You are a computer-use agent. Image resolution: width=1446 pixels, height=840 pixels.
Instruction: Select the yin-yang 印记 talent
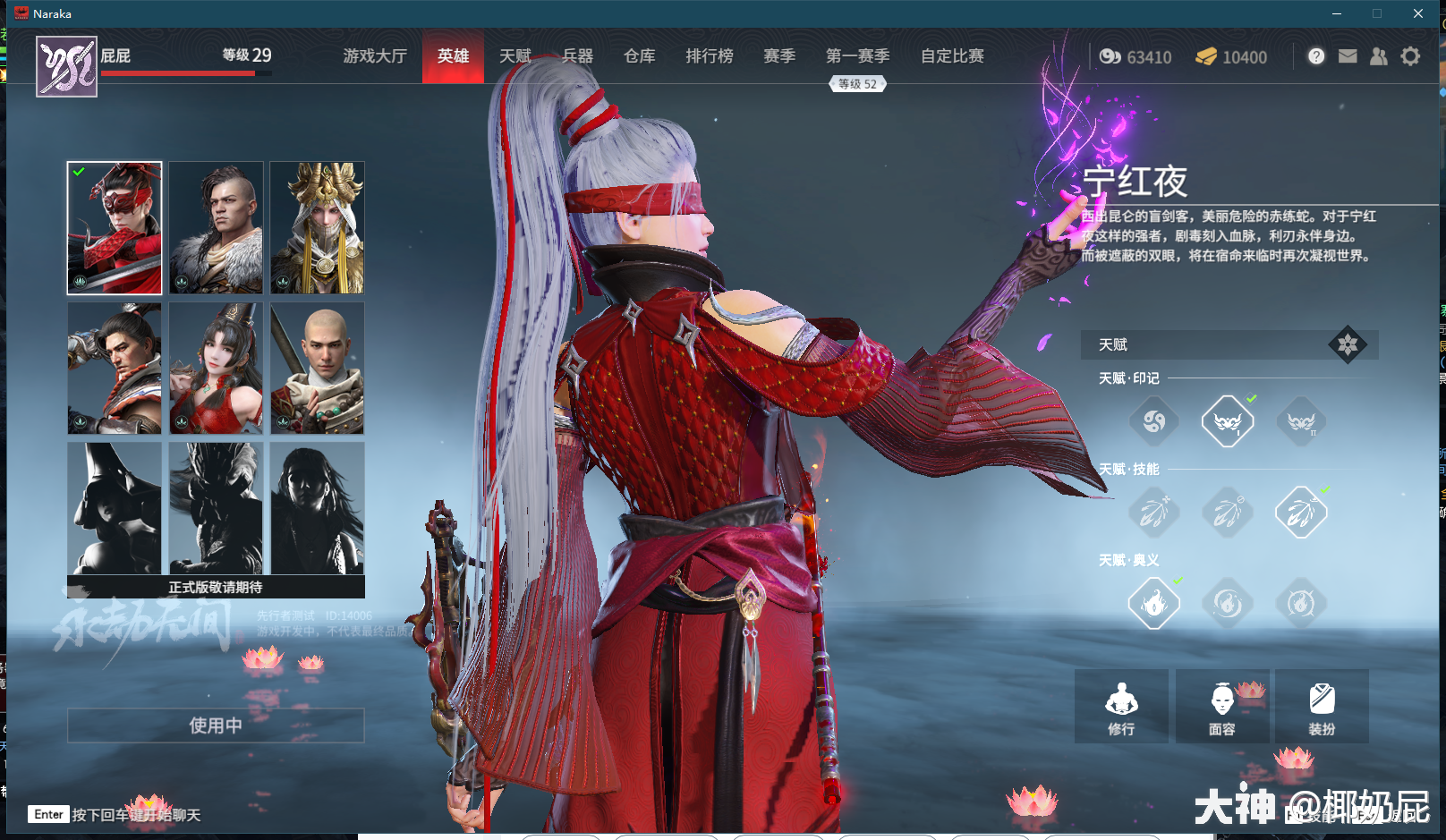coord(1153,420)
